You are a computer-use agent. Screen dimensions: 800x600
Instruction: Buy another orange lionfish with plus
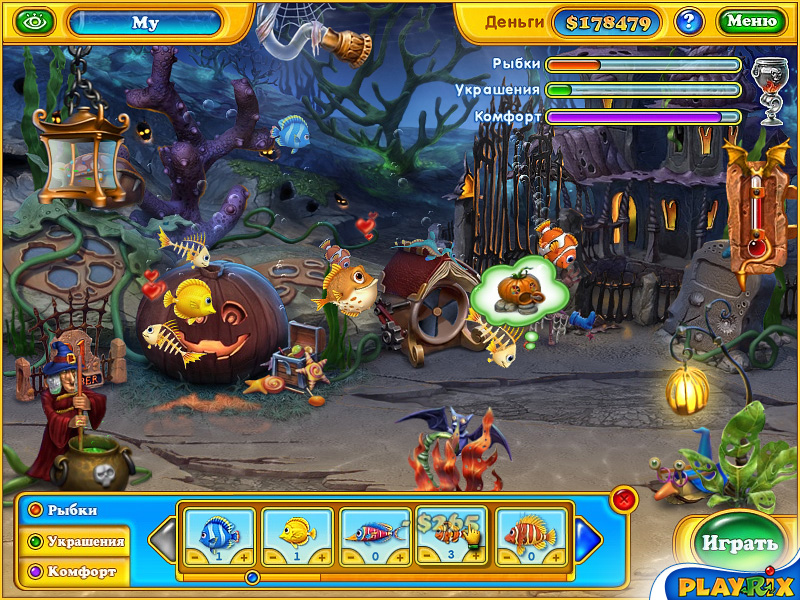click(557, 556)
